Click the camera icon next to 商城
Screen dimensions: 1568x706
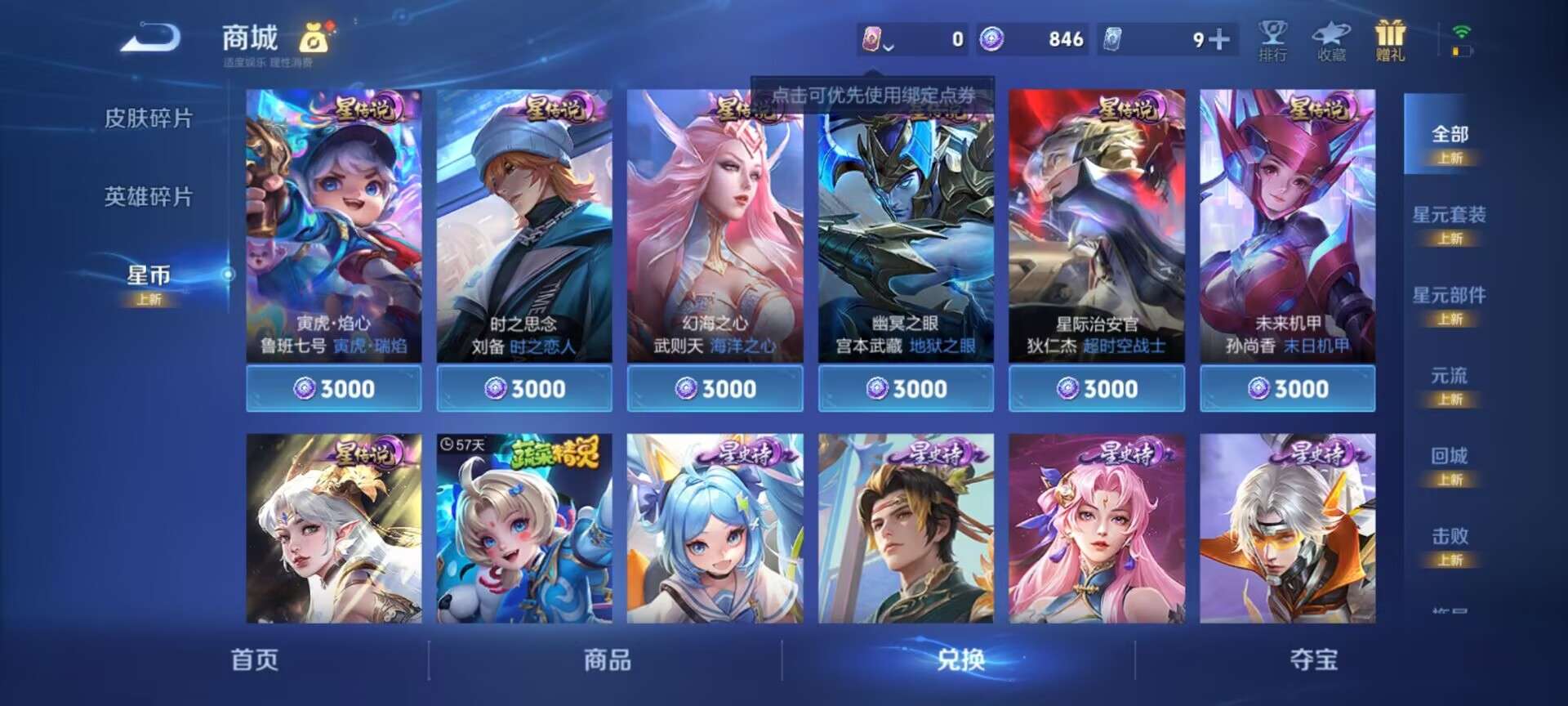pos(314,39)
